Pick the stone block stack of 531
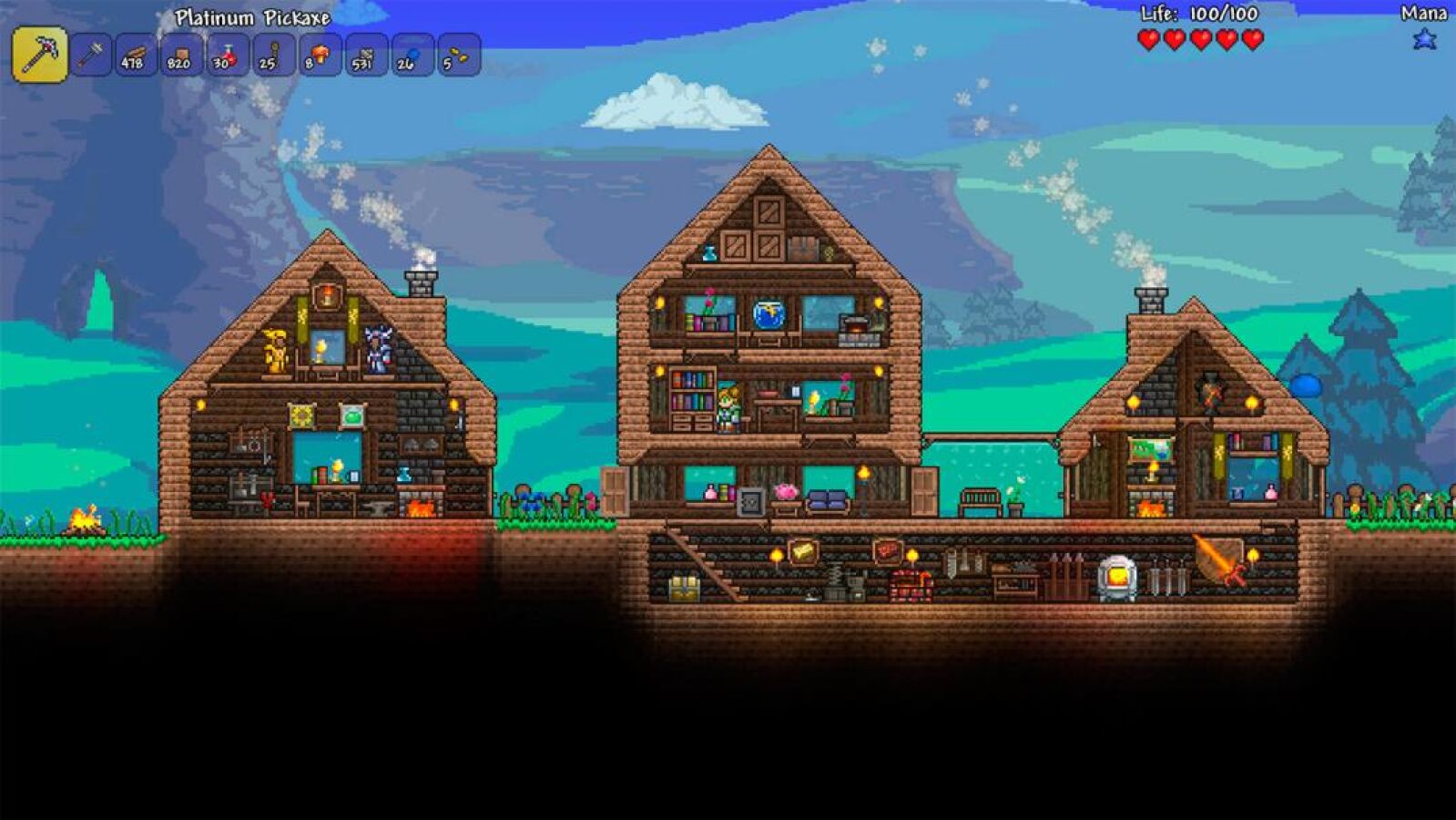 [x=366, y=56]
